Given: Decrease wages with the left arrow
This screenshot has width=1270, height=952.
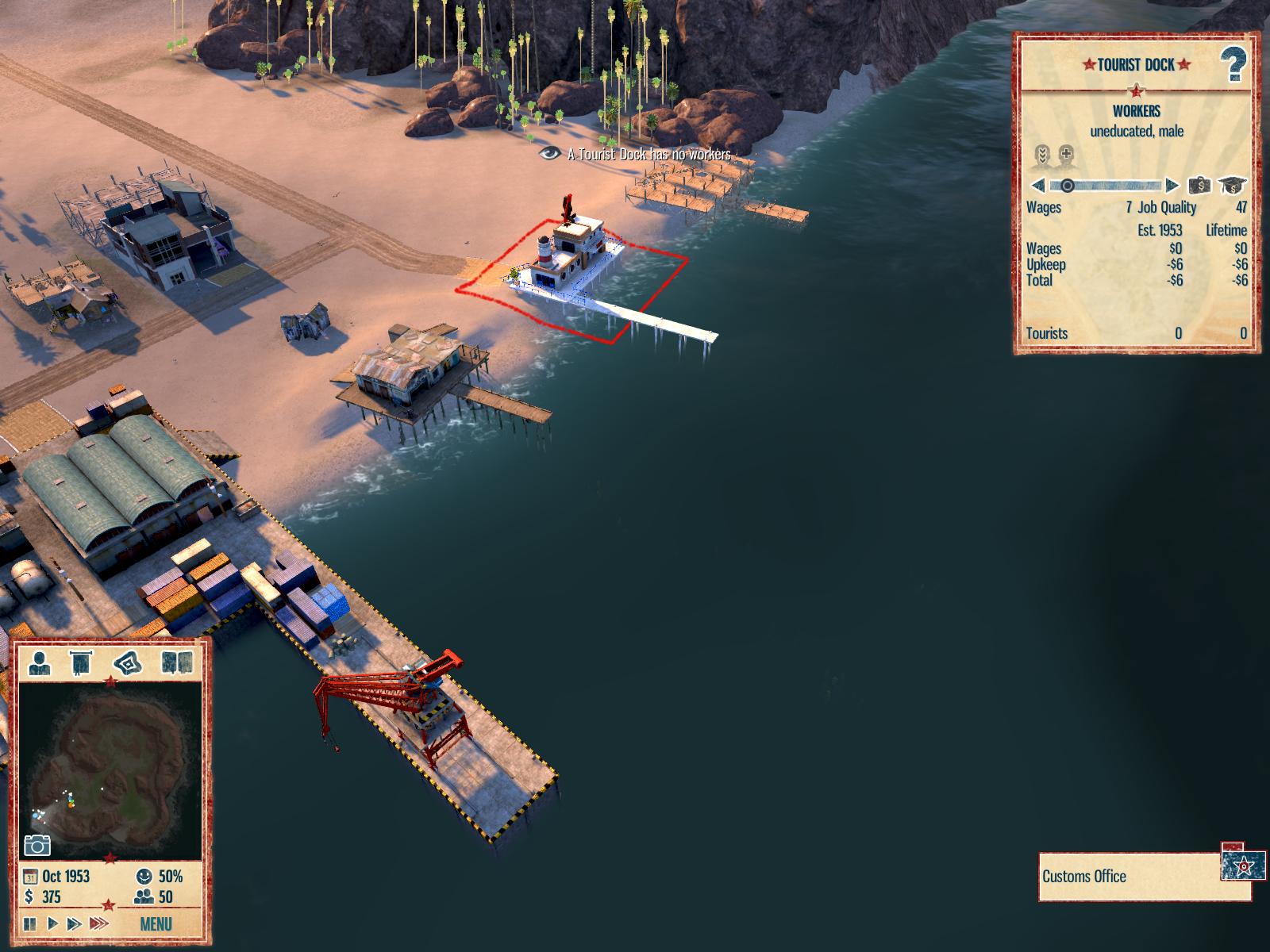Looking at the screenshot, I should [x=1038, y=186].
